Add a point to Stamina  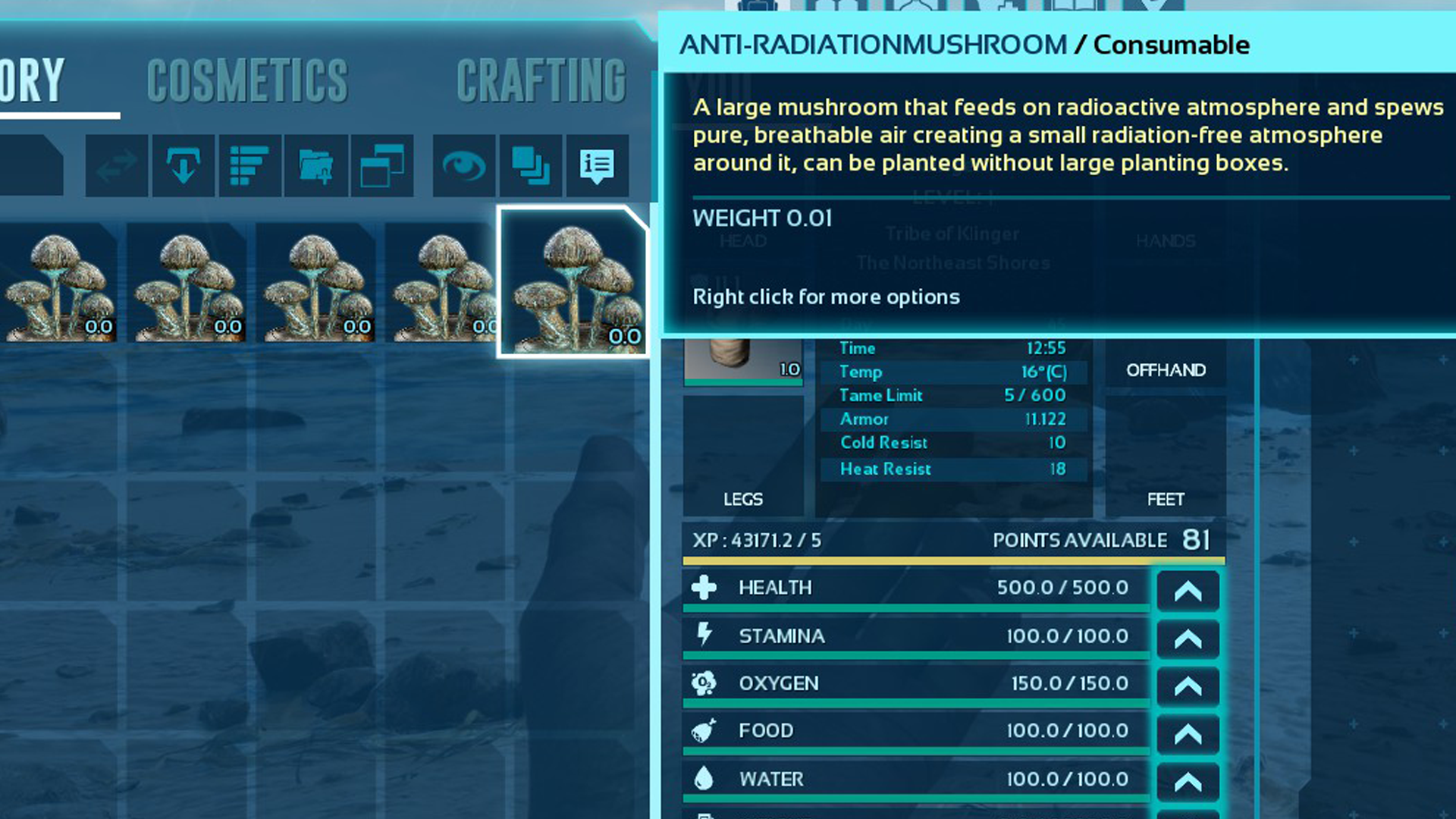point(1188,639)
